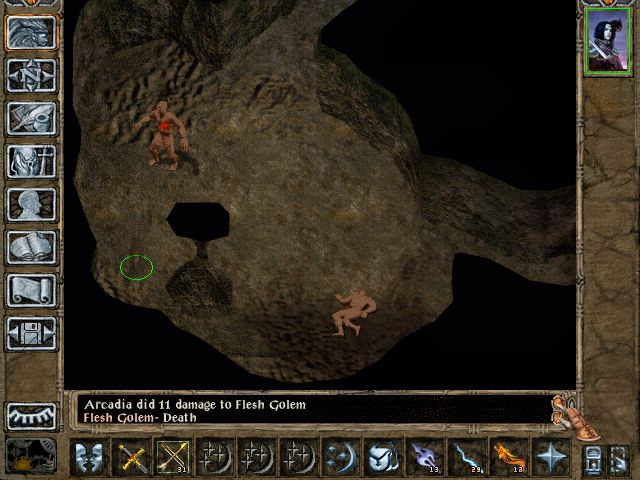
Task: Select Arcadia's character portrait
Action: [x=607, y=40]
